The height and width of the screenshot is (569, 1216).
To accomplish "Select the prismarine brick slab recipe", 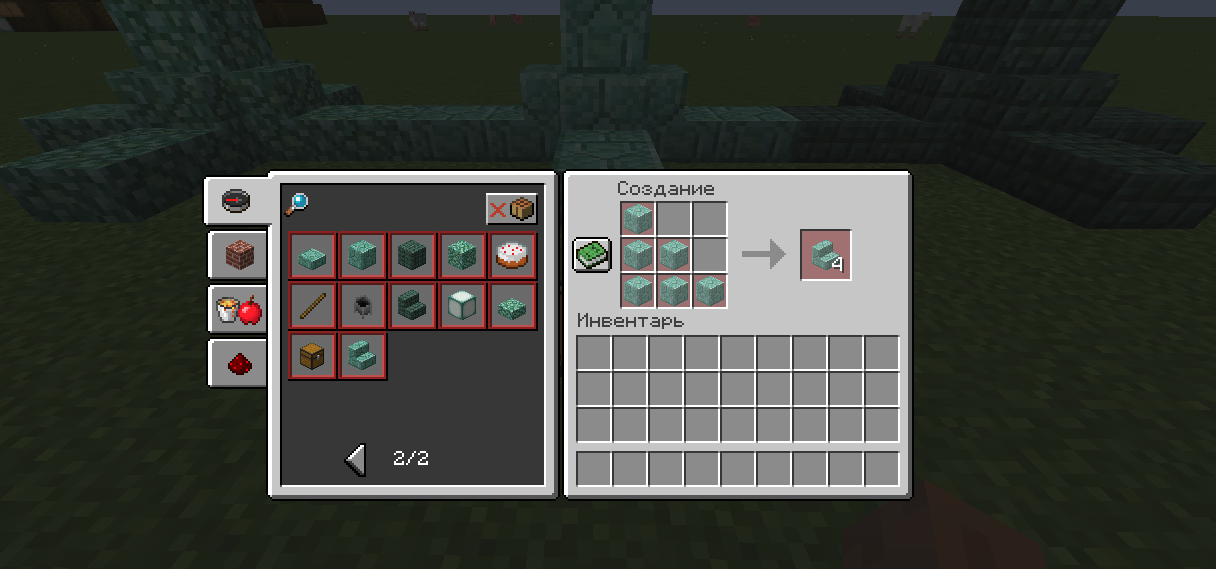I will point(313,256).
